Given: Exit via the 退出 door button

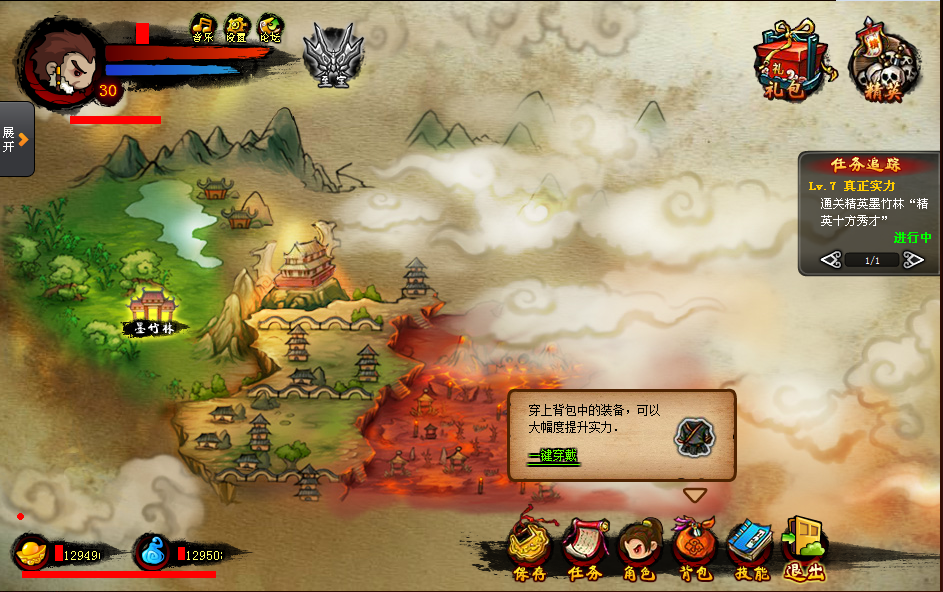Looking at the screenshot, I should (804, 548).
